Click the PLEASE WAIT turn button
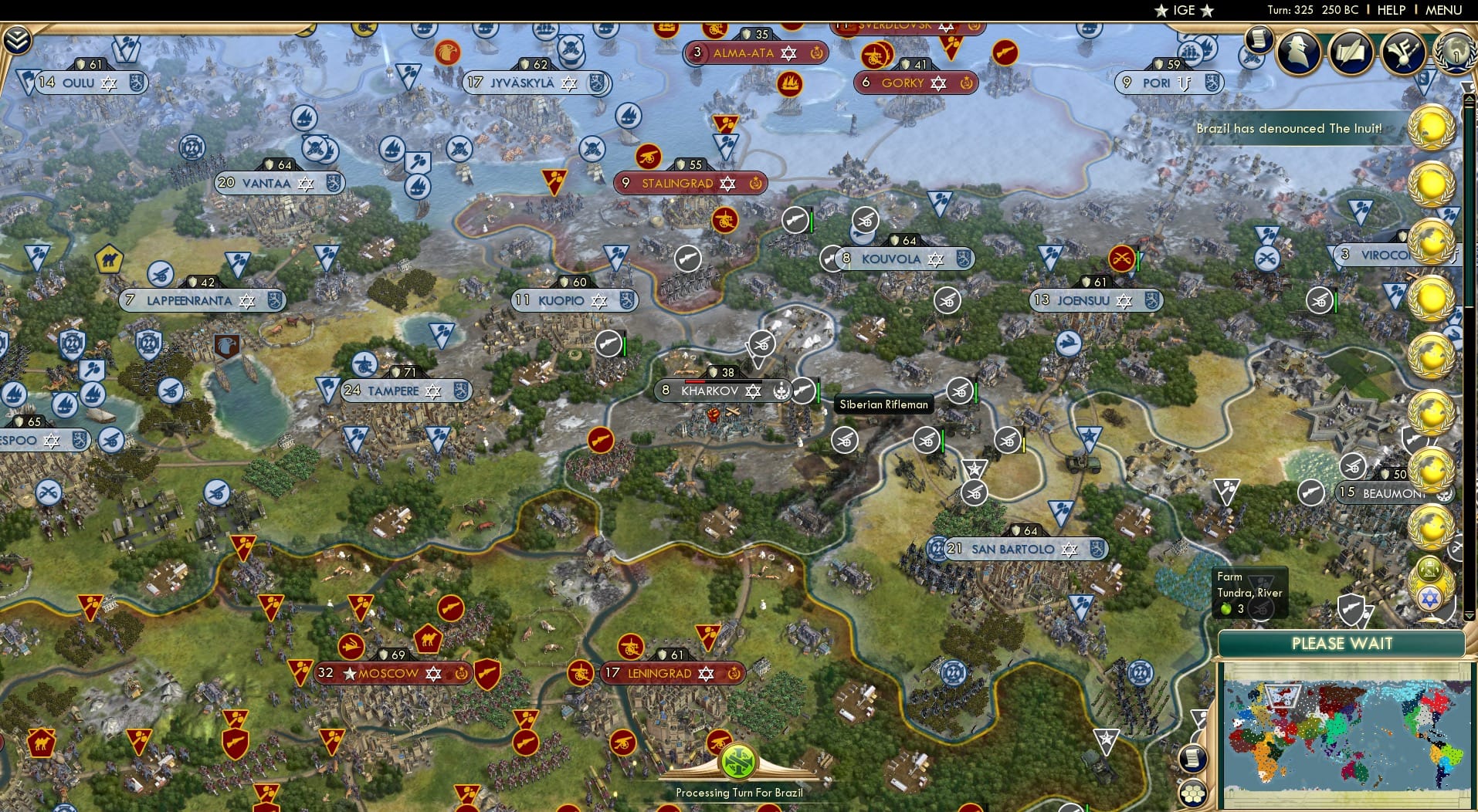 pos(1344,643)
